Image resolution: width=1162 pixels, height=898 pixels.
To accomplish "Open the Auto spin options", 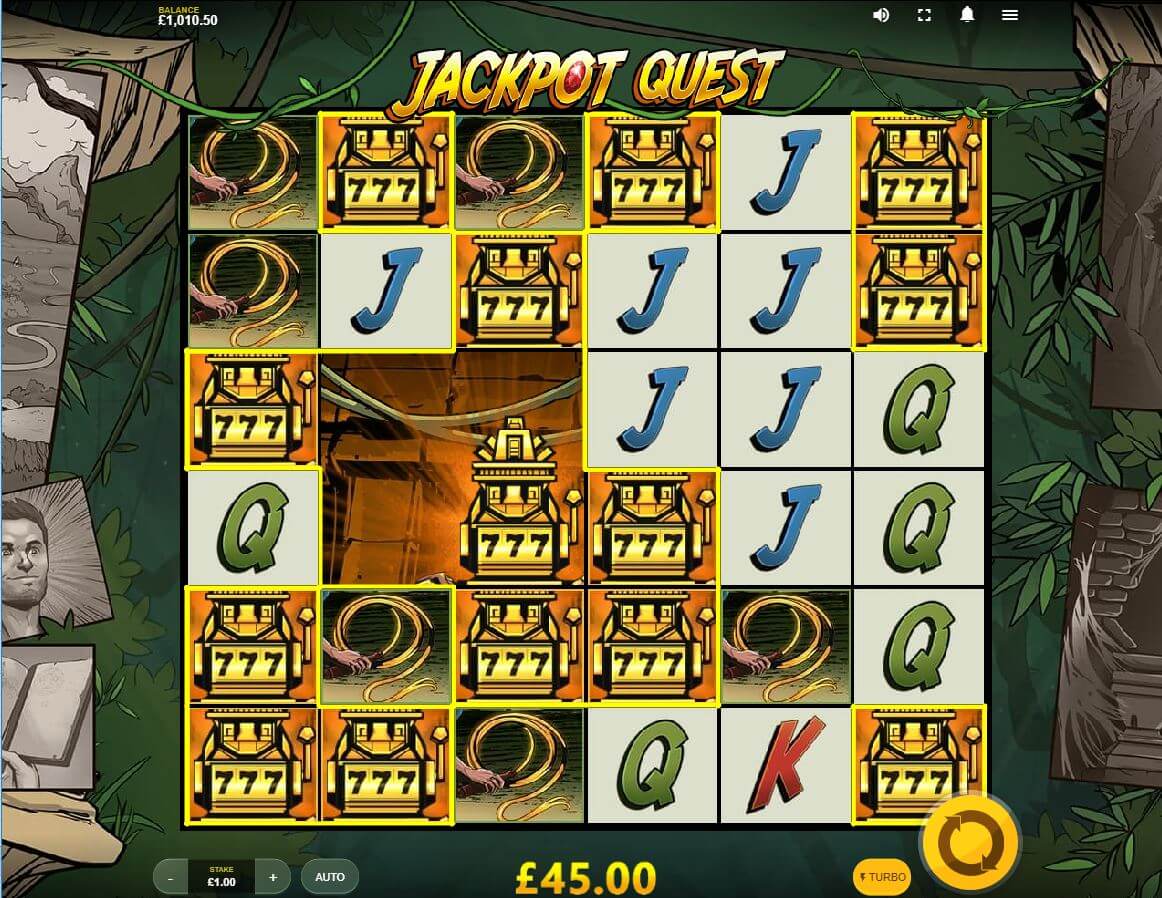I will pos(330,877).
